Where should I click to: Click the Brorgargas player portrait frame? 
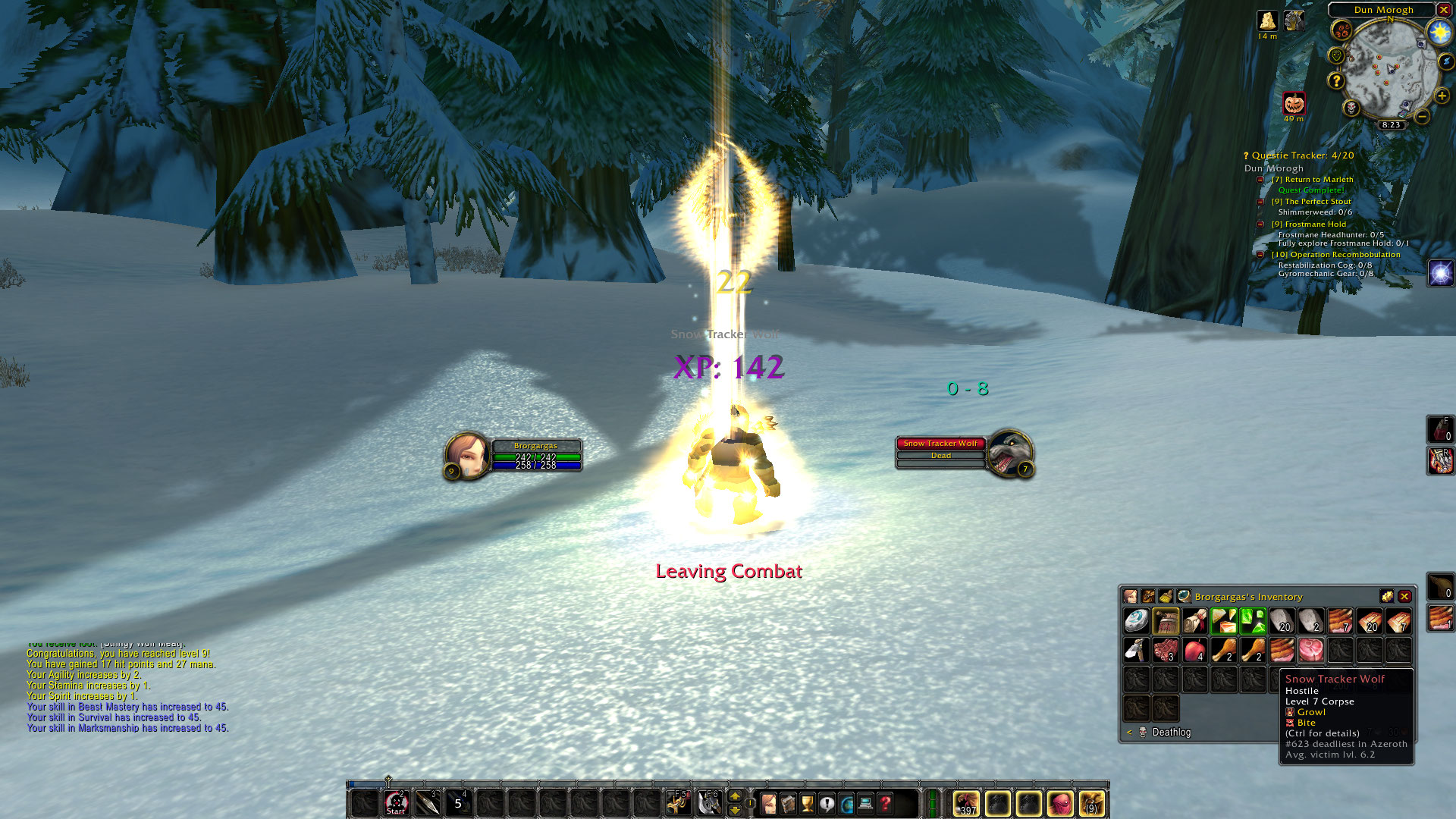coord(467,453)
